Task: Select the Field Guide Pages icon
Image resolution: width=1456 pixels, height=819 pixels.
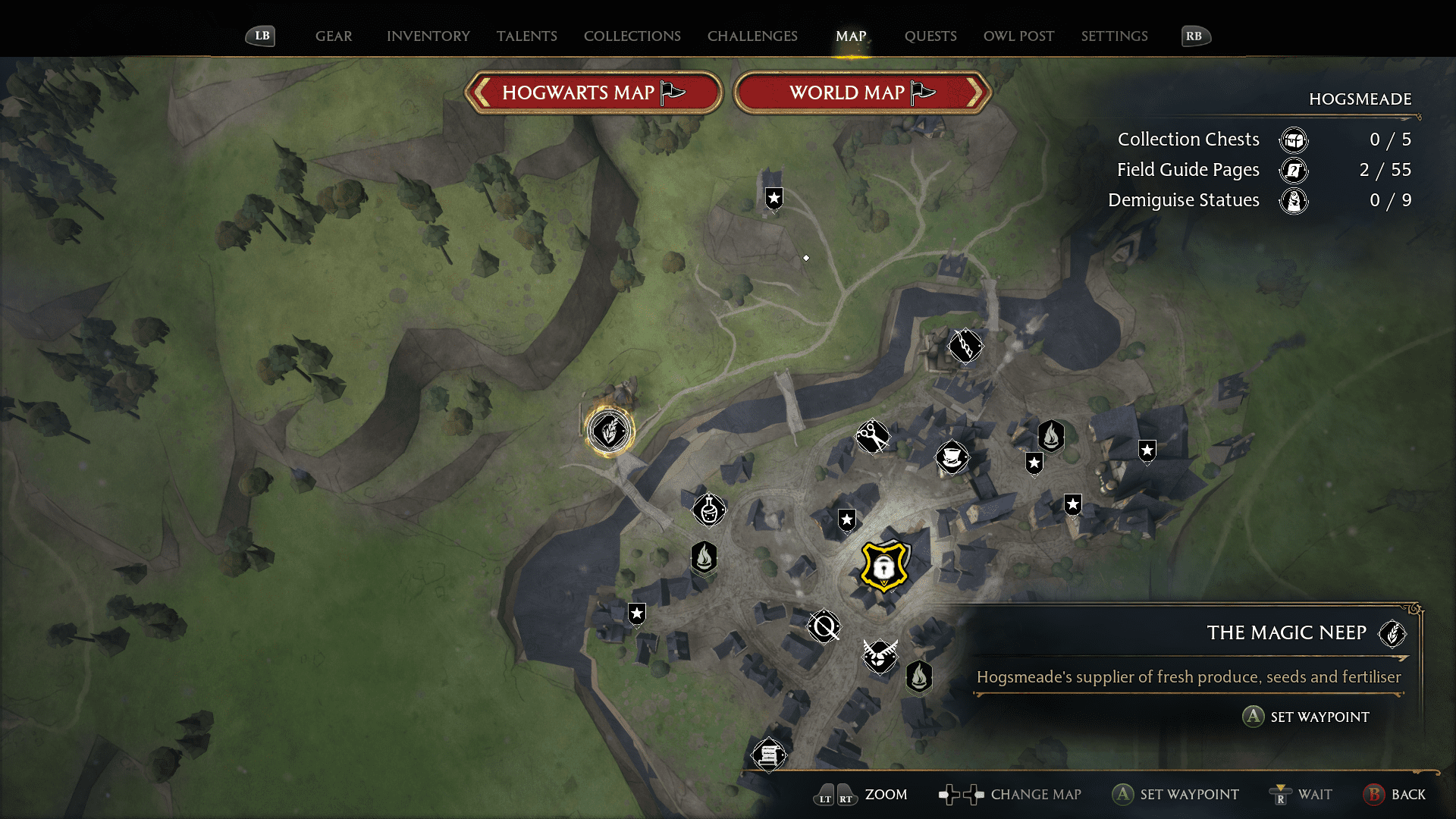Action: pos(1293,171)
